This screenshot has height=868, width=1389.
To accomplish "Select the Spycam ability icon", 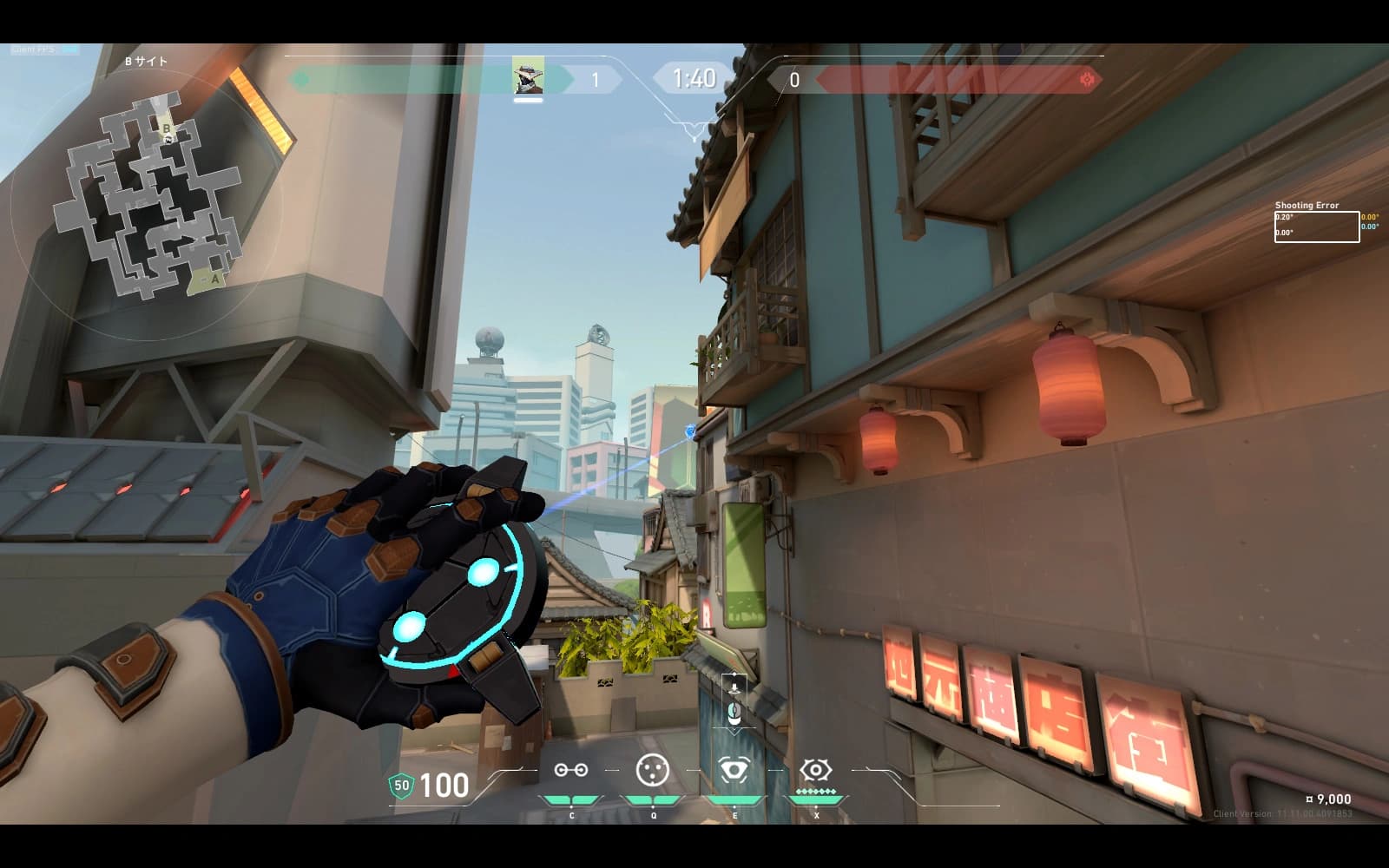I will point(734,770).
